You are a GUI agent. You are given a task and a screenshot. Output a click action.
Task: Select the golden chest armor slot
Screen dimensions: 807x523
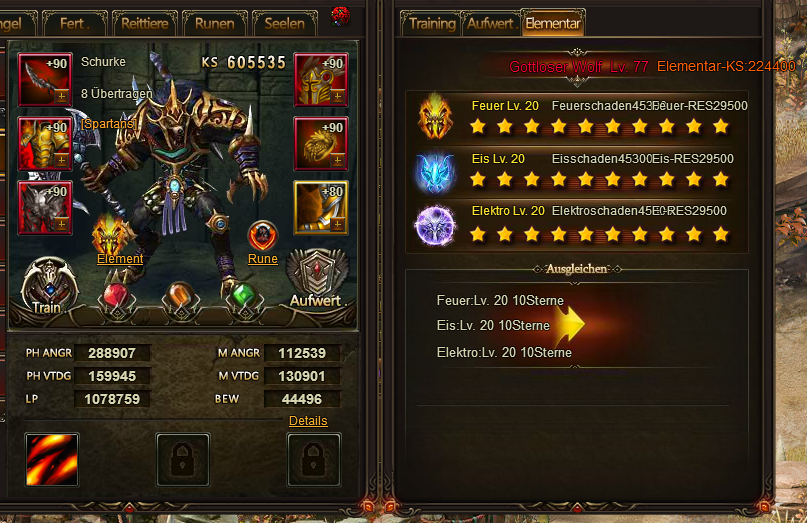pyautogui.click(x=45, y=143)
